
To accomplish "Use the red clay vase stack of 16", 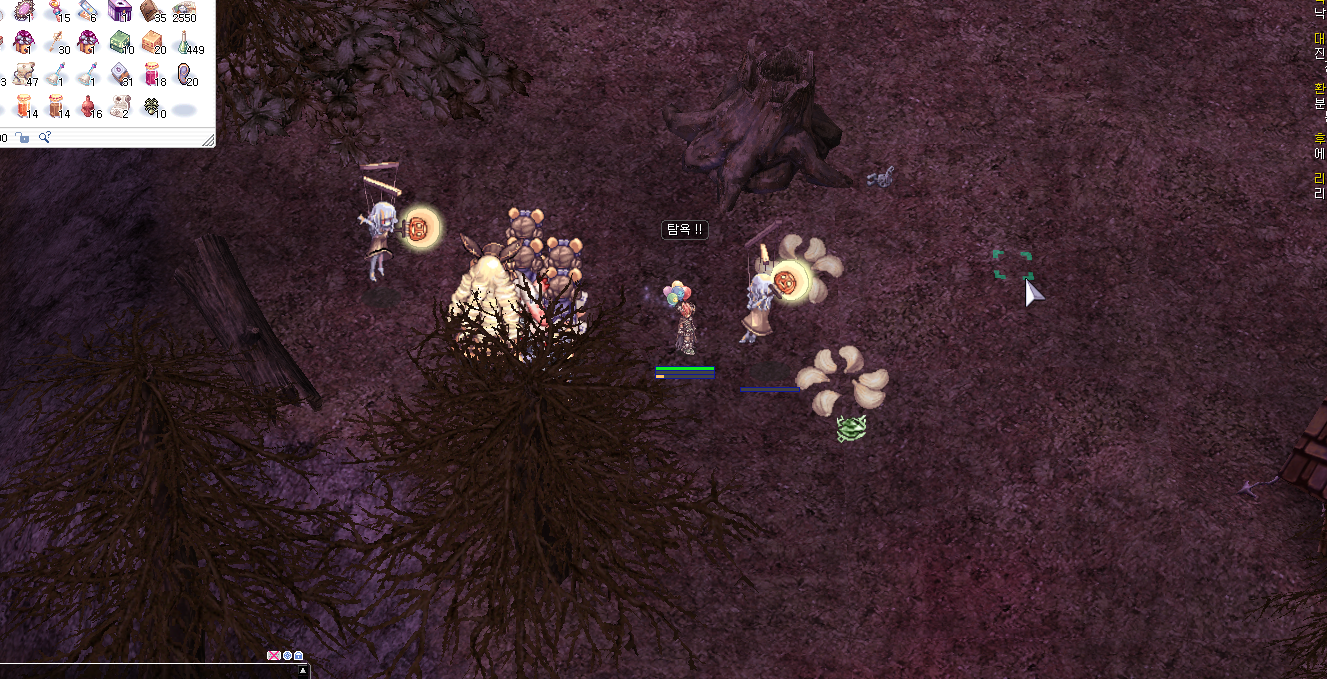I will pyautogui.click(x=89, y=106).
